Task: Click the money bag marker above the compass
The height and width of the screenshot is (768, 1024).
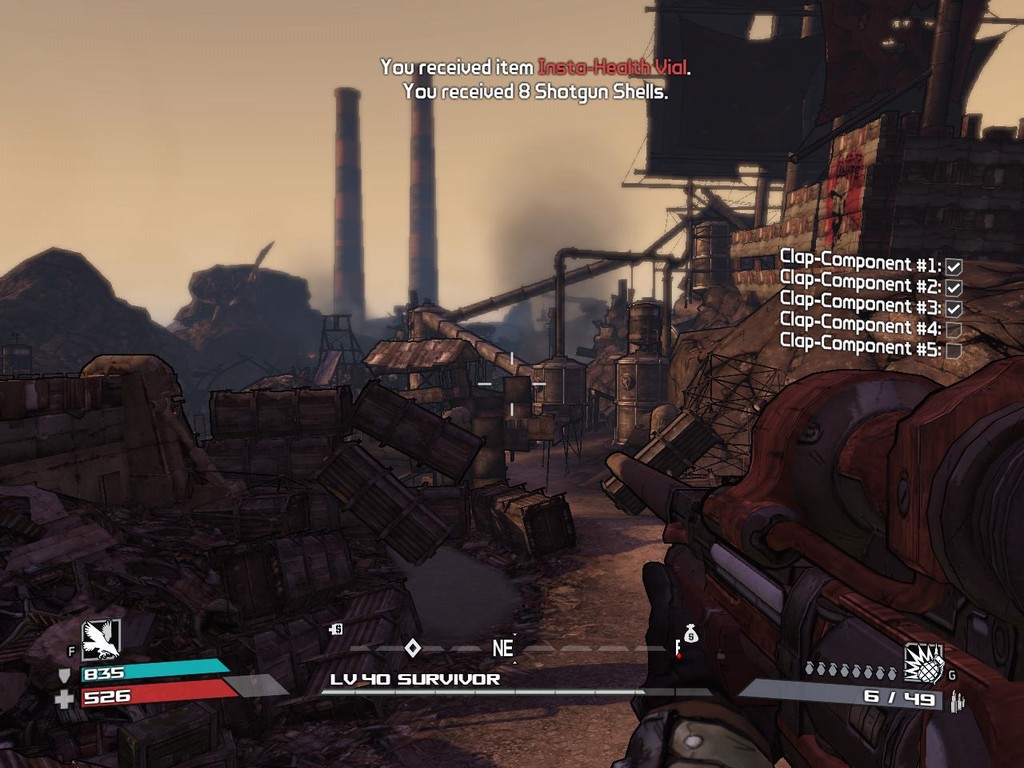Action: 689,633
